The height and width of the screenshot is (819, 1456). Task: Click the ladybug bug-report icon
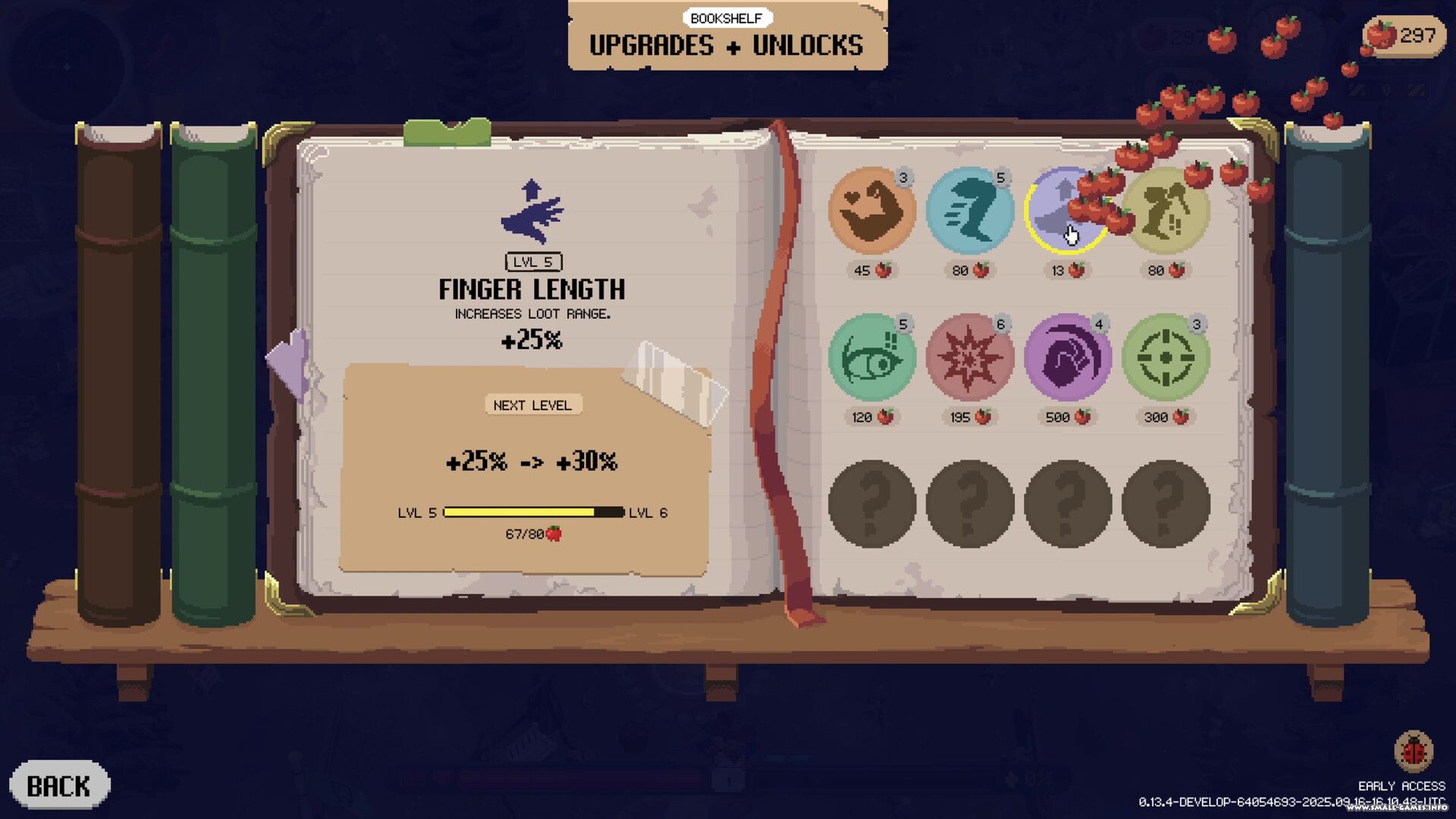pos(1413,752)
